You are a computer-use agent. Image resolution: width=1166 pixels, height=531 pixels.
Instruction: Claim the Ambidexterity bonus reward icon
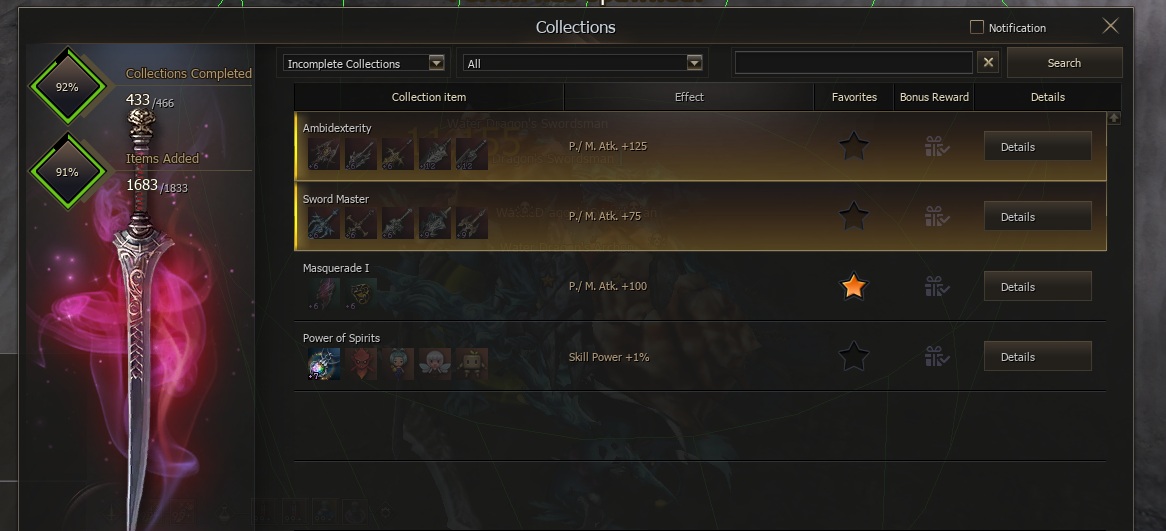coord(936,147)
